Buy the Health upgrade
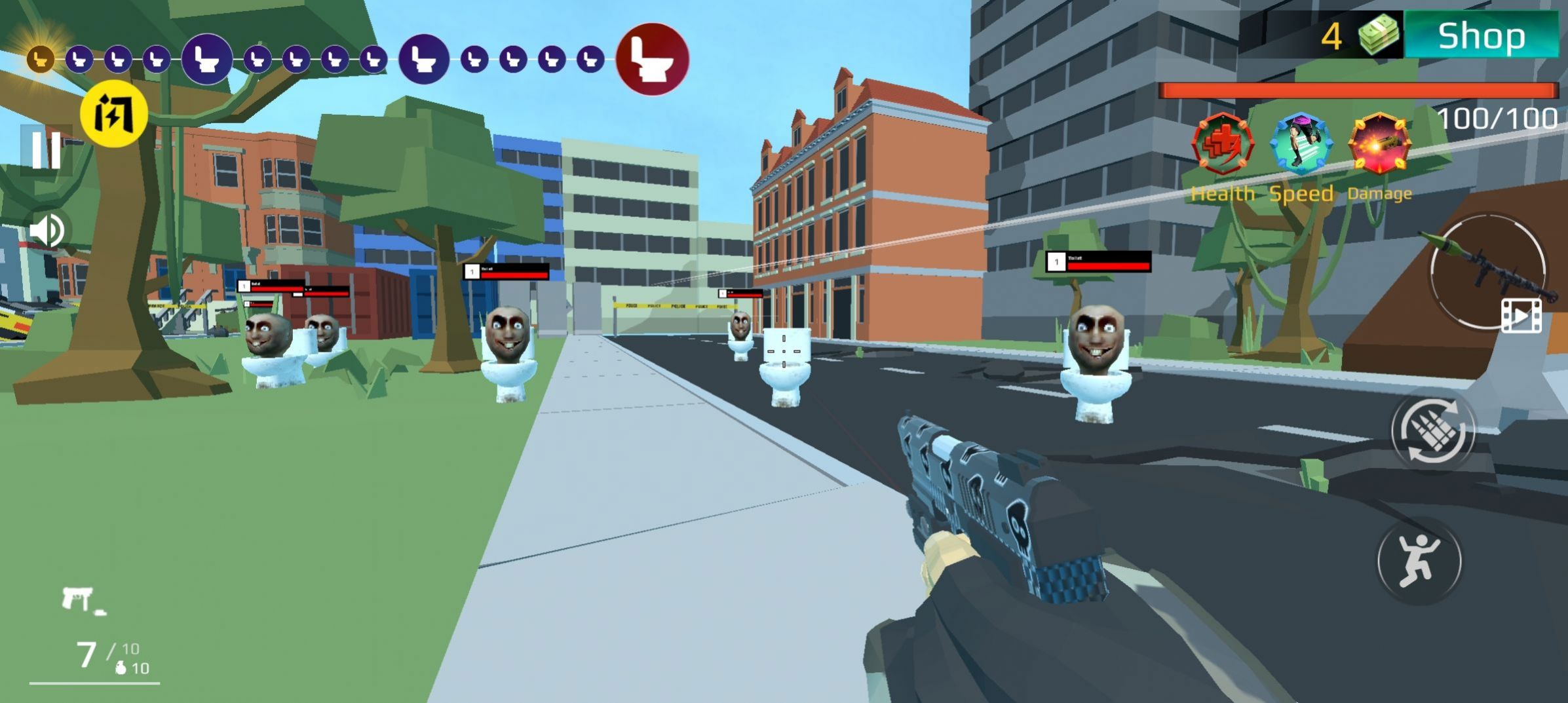1568x703 pixels. point(1223,145)
